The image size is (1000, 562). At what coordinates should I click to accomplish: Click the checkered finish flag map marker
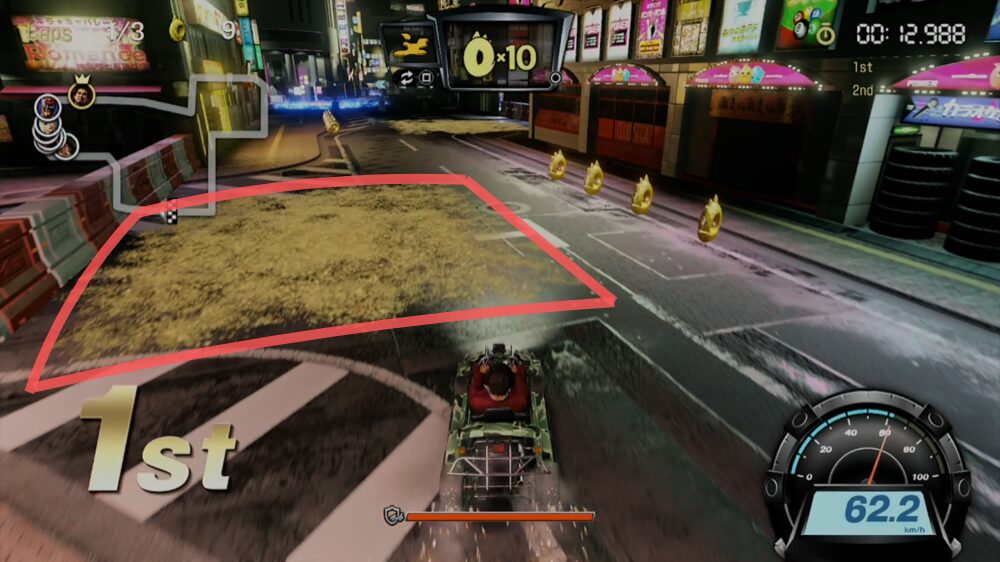click(x=171, y=213)
